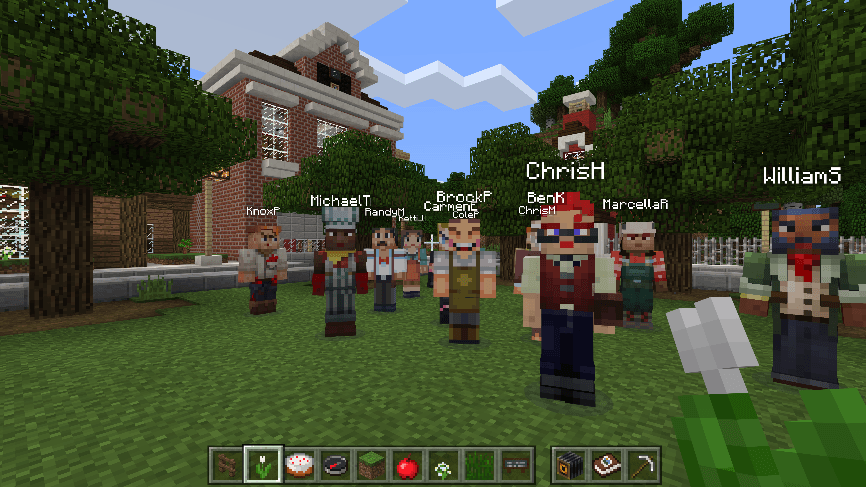The height and width of the screenshot is (487, 866).
Task: Choose the cake in the hotbar
Action: [298, 464]
